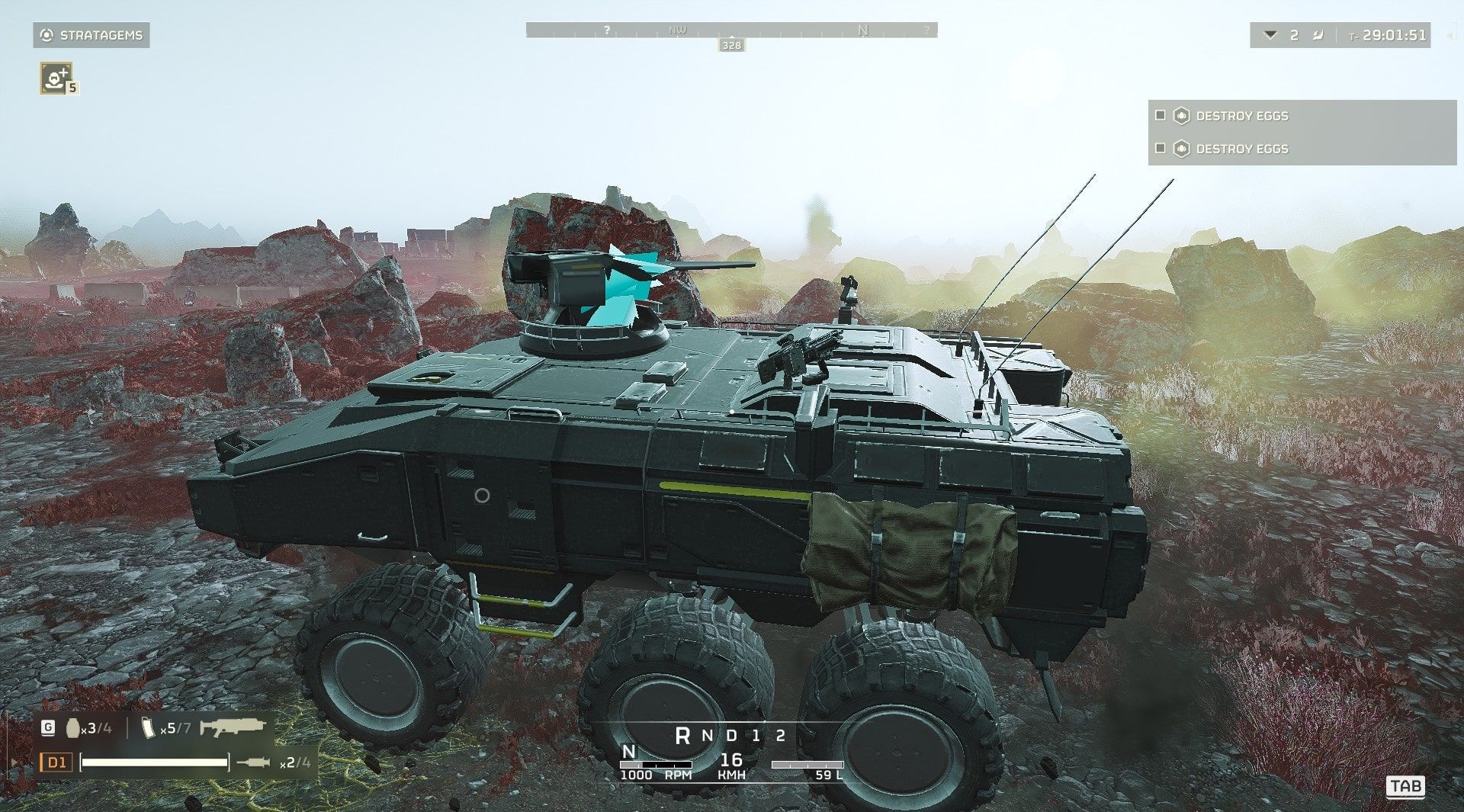Click the magazine icon showing x5/7

pos(149,728)
